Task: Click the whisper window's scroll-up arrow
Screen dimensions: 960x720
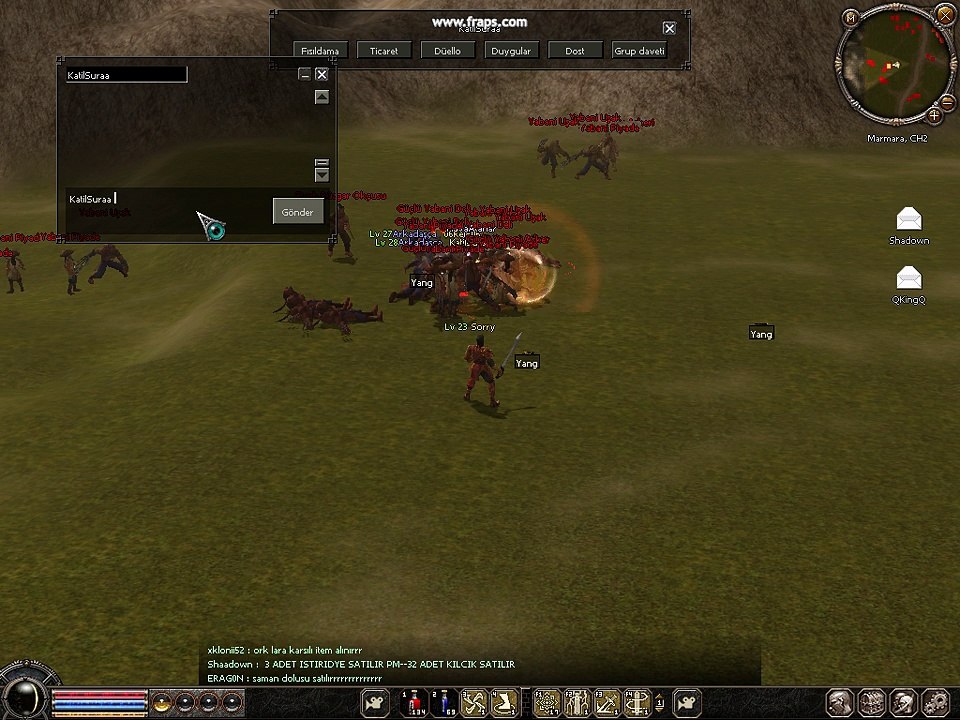Action: [321, 97]
